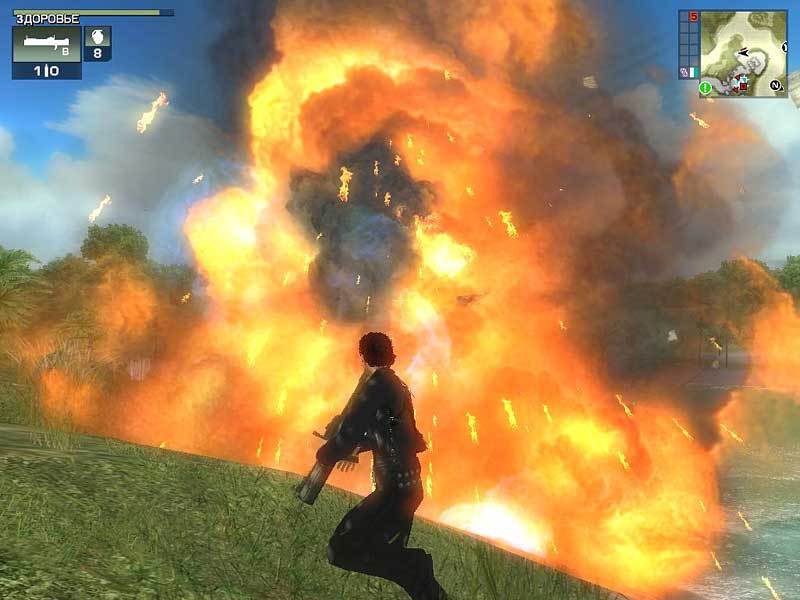Select the rocket launcher weapon icon
The width and height of the screenshot is (800, 600).
[46, 44]
